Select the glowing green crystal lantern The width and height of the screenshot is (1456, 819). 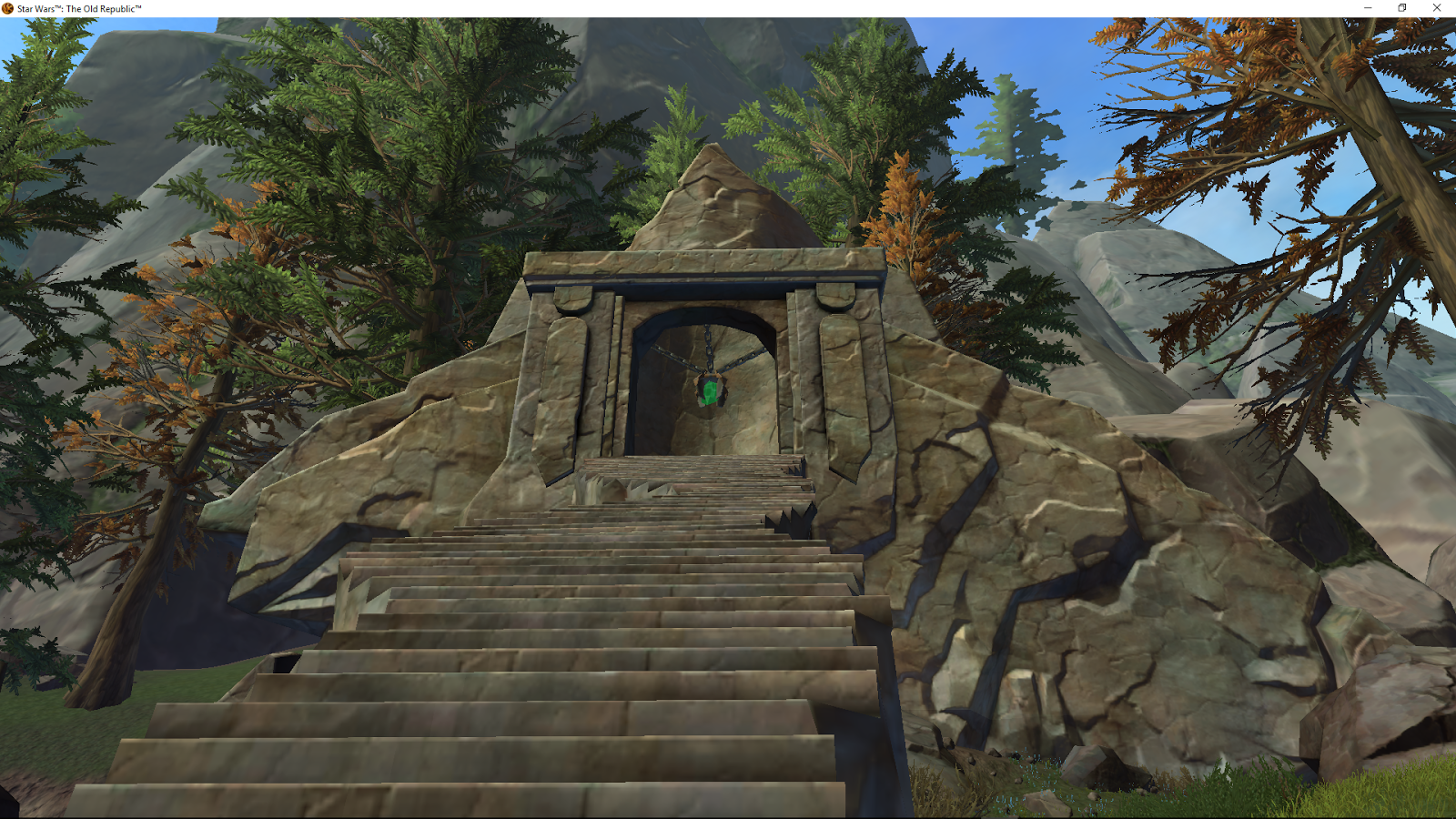(710, 393)
